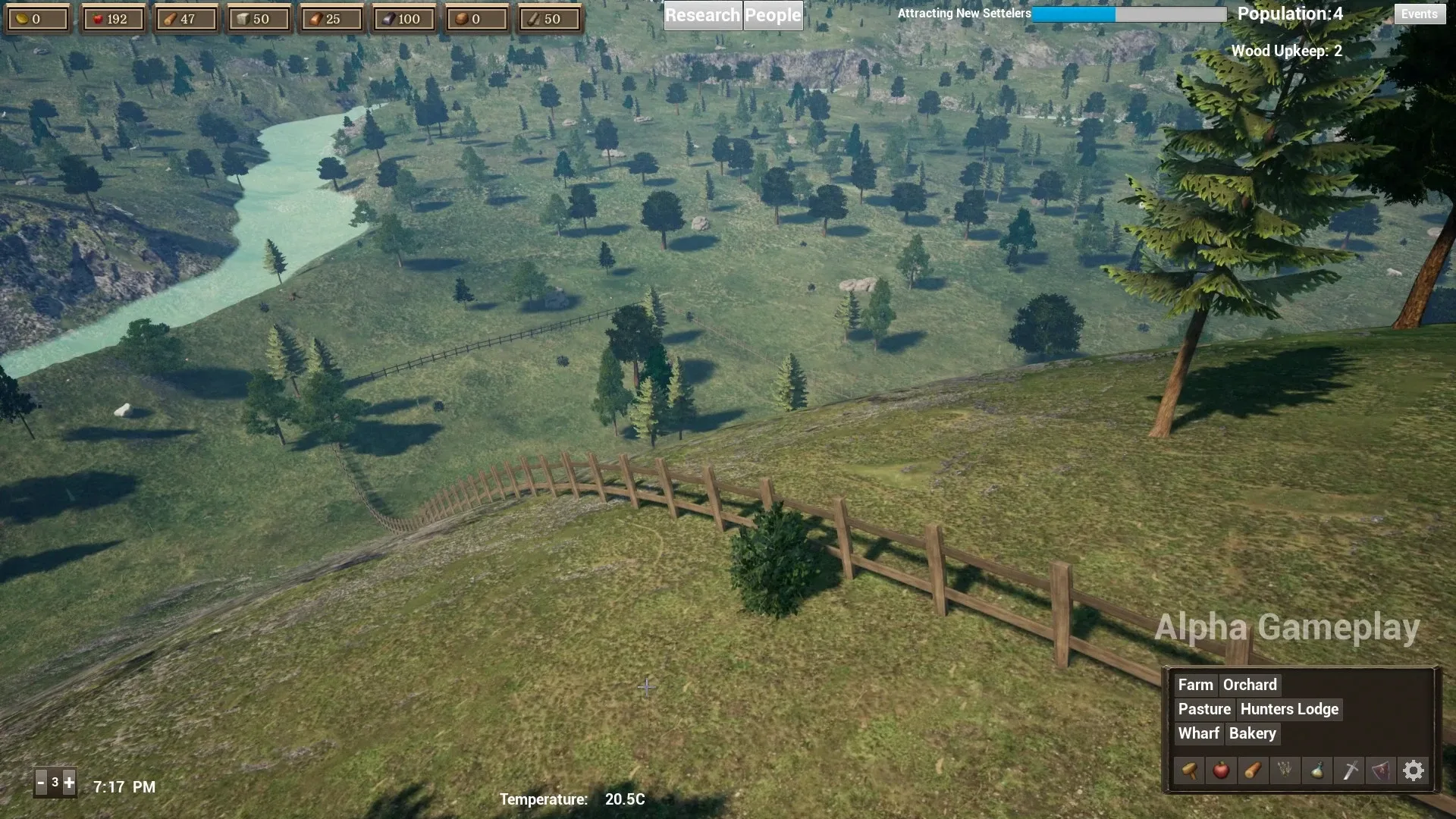Click the potion category icon
The width and height of the screenshot is (1456, 819).
point(1317,770)
